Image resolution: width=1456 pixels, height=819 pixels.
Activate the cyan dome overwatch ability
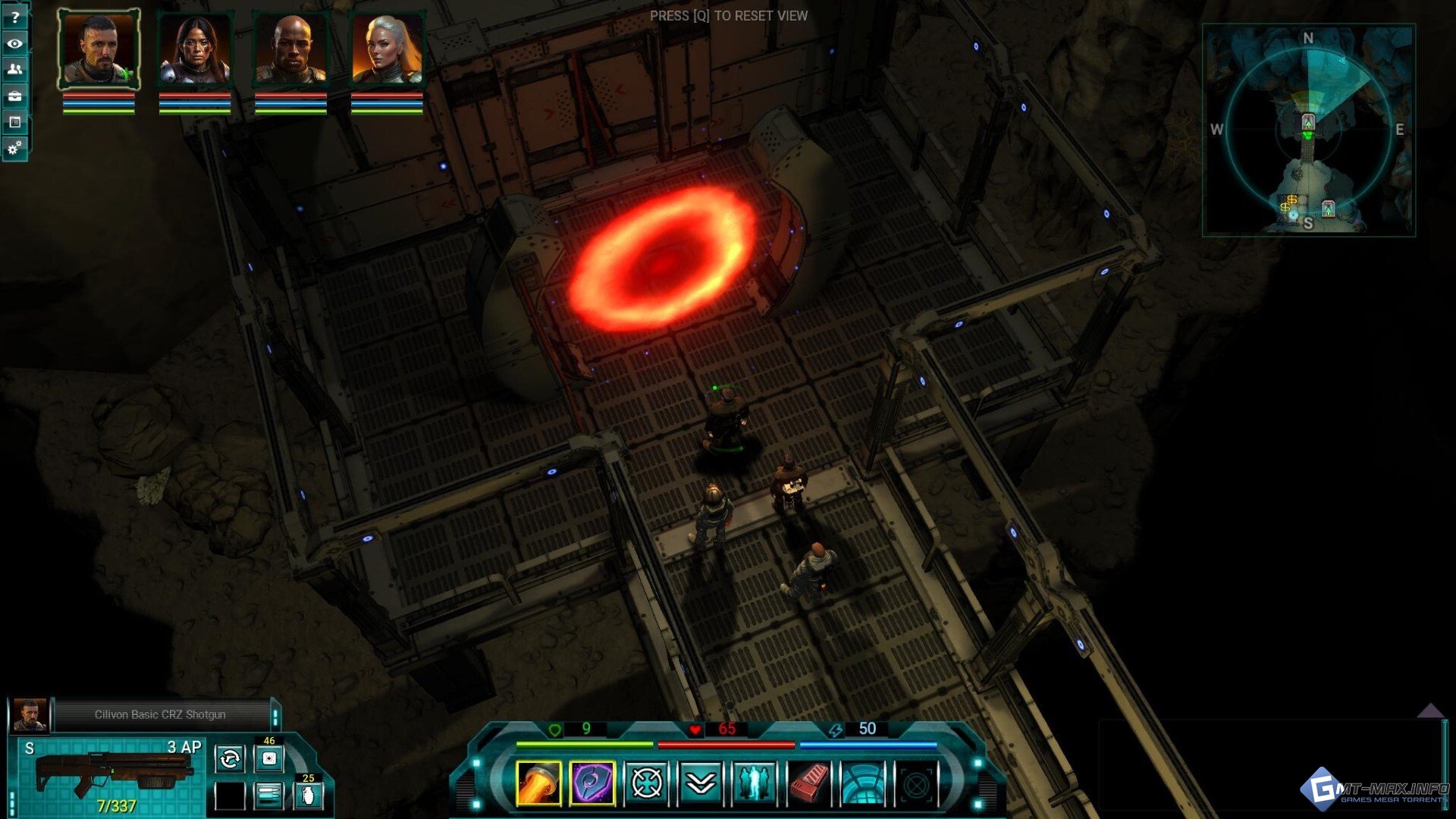pyautogui.click(x=863, y=783)
